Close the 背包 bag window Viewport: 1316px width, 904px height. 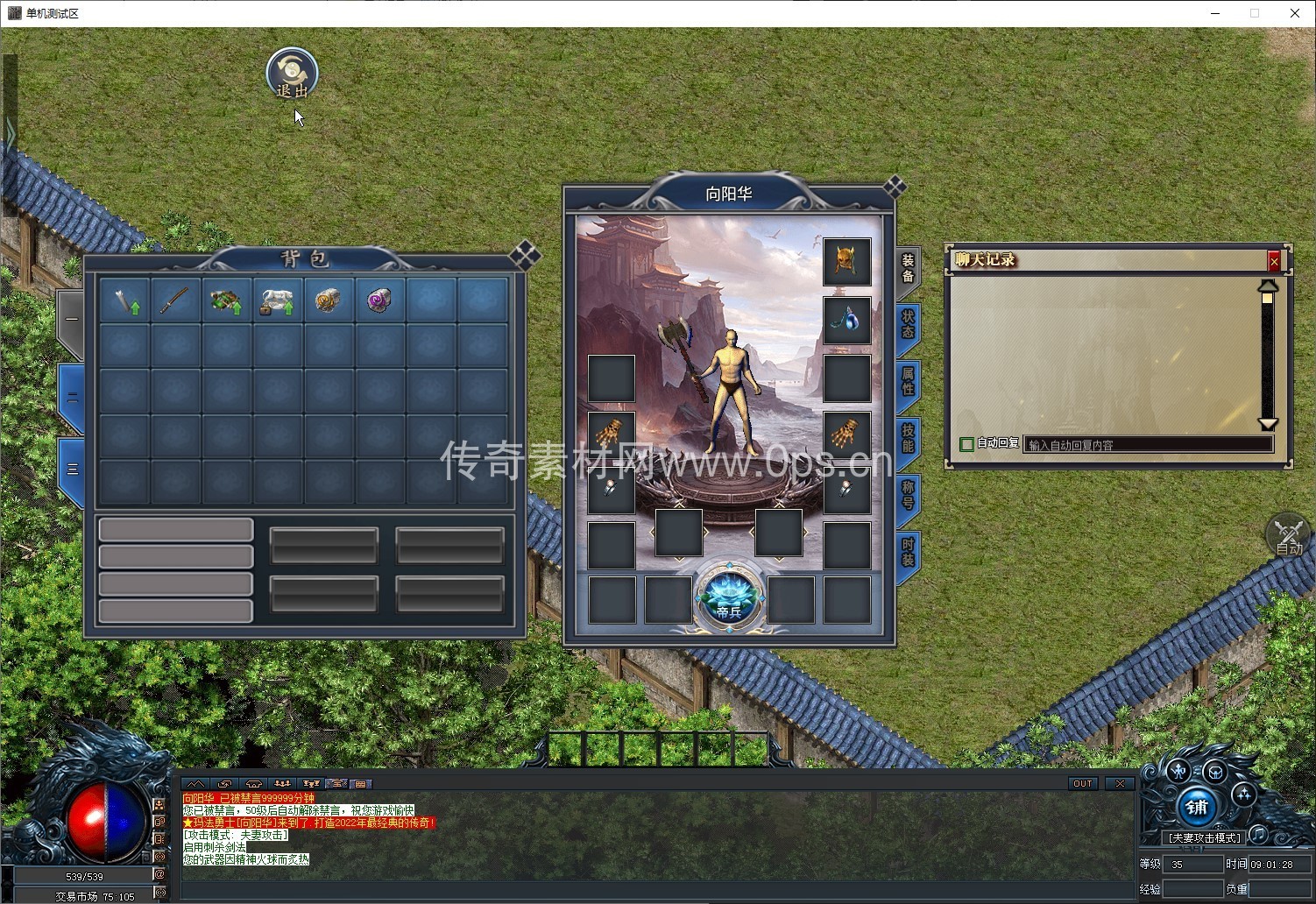tap(524, 255)
